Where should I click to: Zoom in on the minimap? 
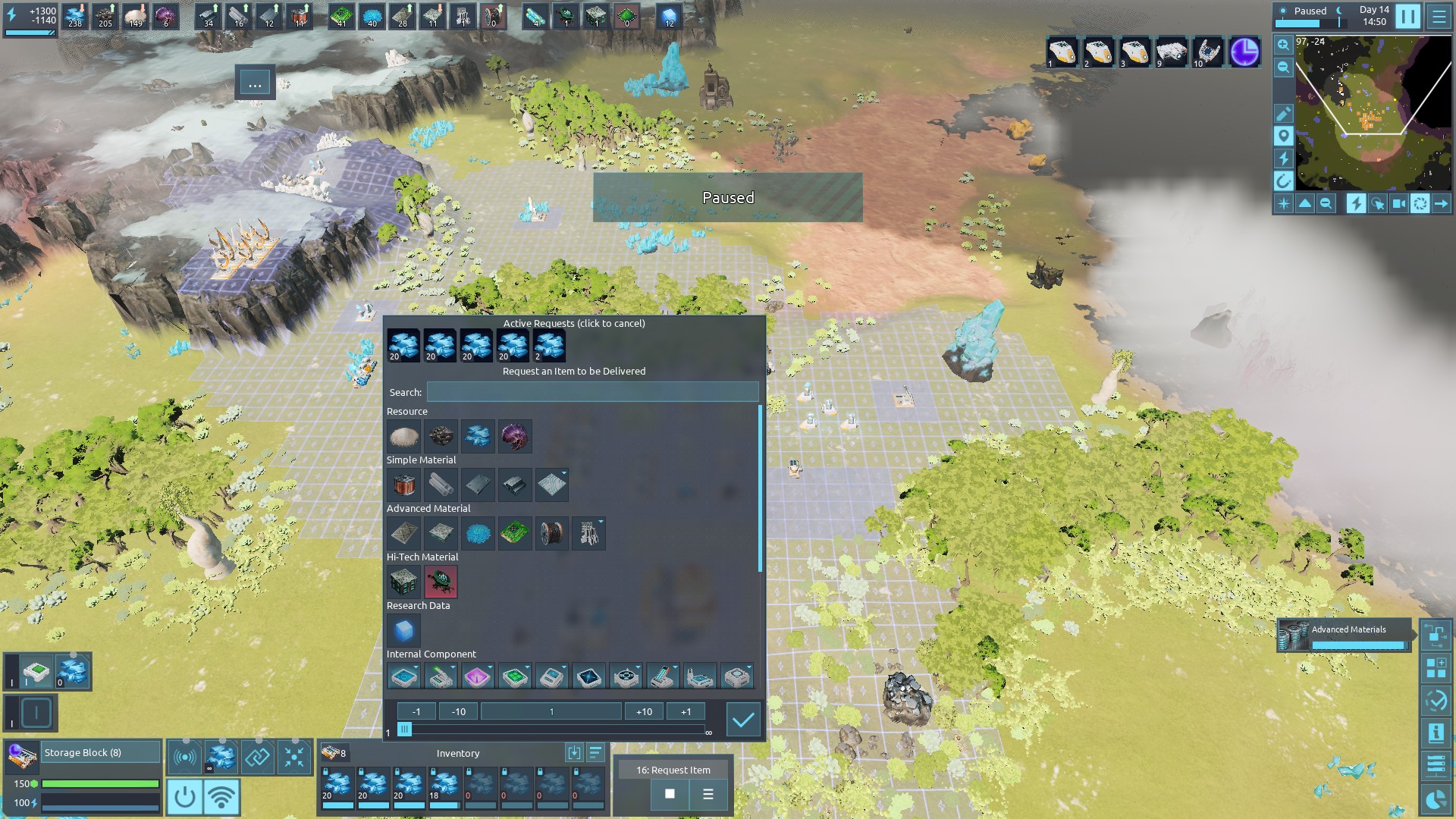(x=1283, y=45)
